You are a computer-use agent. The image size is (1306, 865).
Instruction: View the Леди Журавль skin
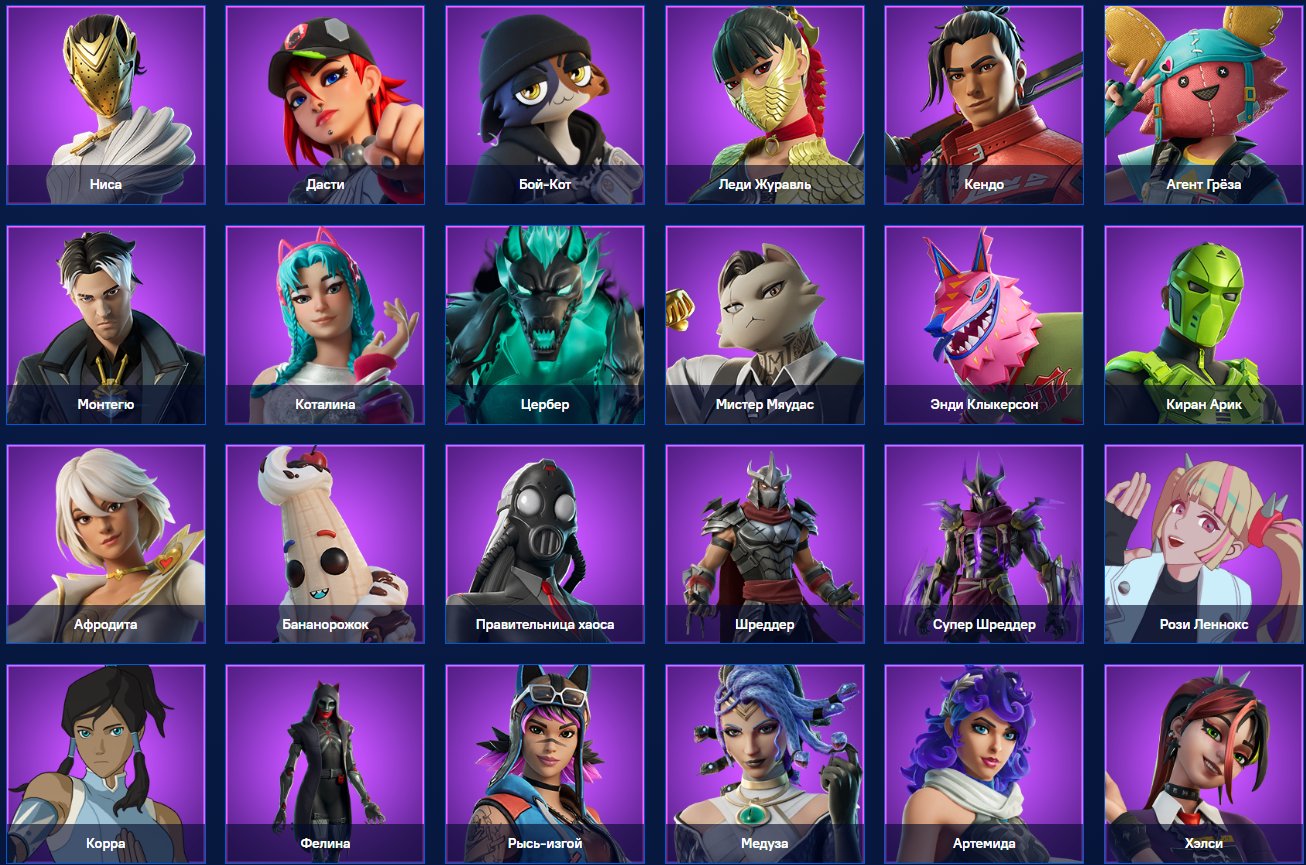pos(764,104)
